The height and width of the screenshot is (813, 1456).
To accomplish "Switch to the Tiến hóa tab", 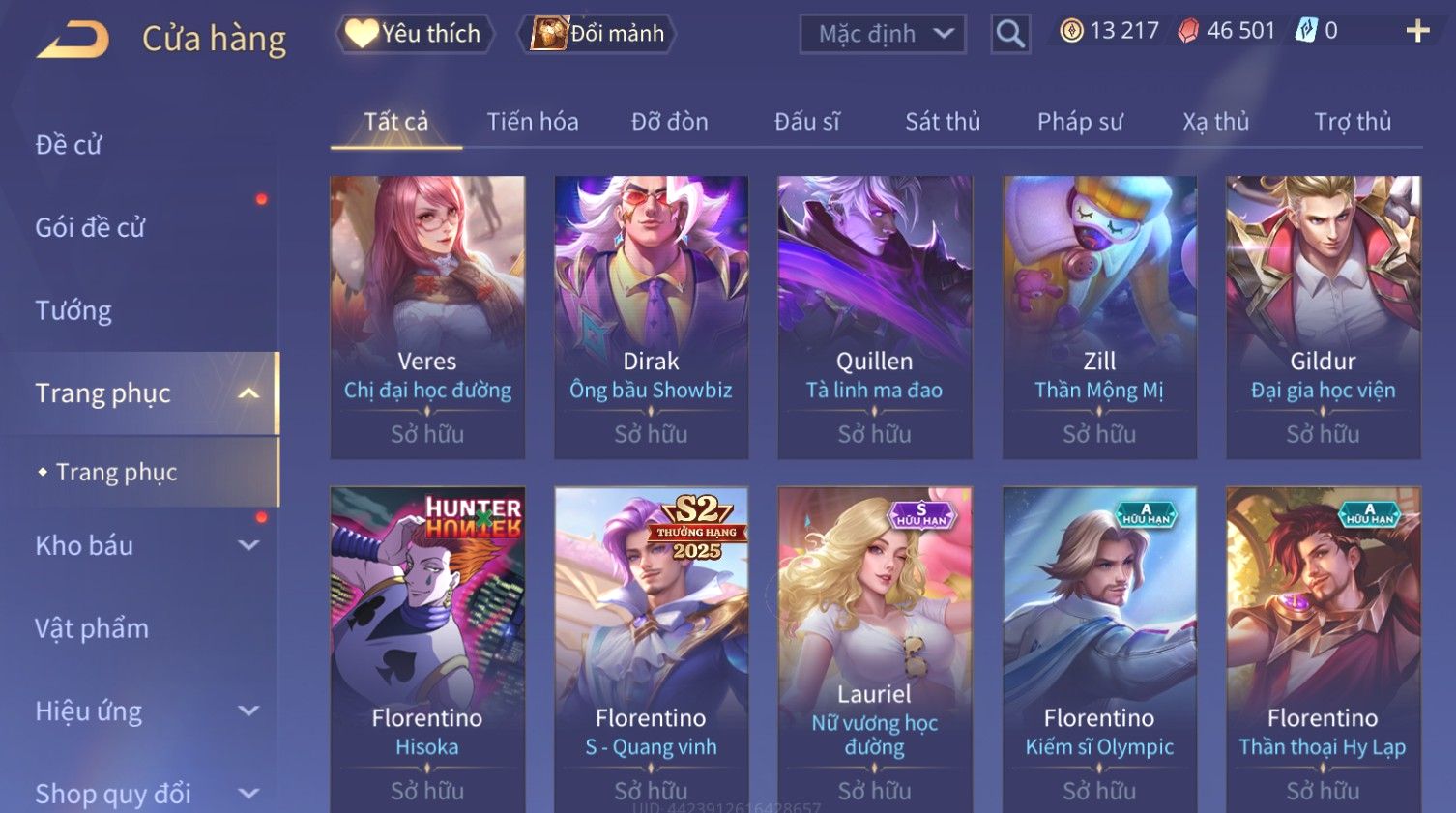I will [x=533, y=122].
